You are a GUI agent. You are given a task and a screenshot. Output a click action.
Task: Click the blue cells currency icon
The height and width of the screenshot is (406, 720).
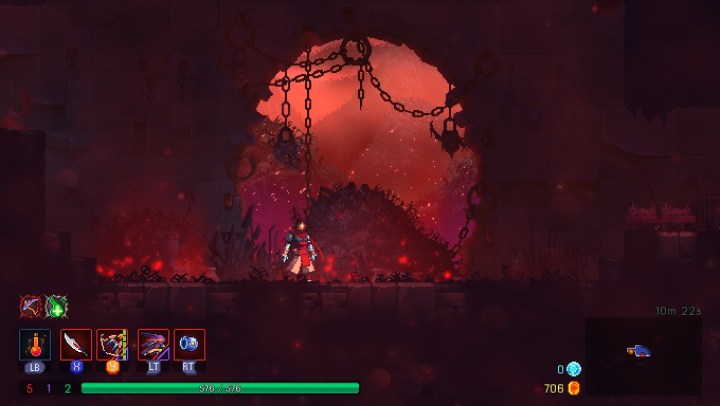[574, 369]
